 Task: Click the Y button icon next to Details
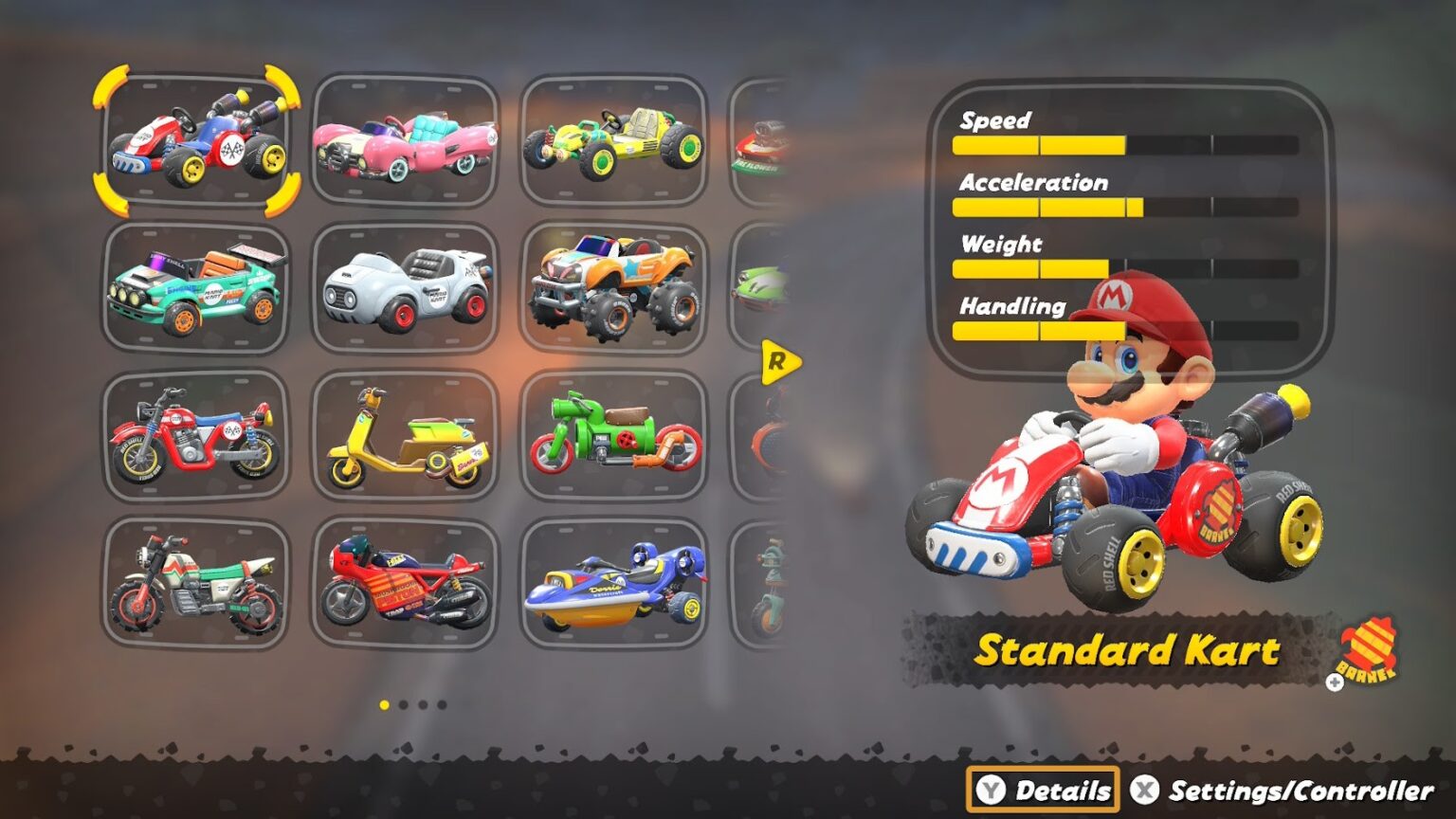(993, 788)
